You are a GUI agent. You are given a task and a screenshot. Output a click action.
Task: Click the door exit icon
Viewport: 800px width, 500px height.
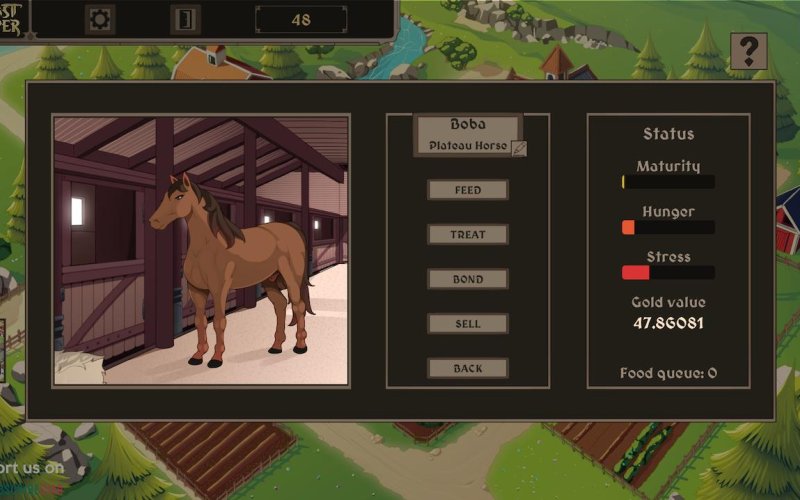(x=185, y=19)
